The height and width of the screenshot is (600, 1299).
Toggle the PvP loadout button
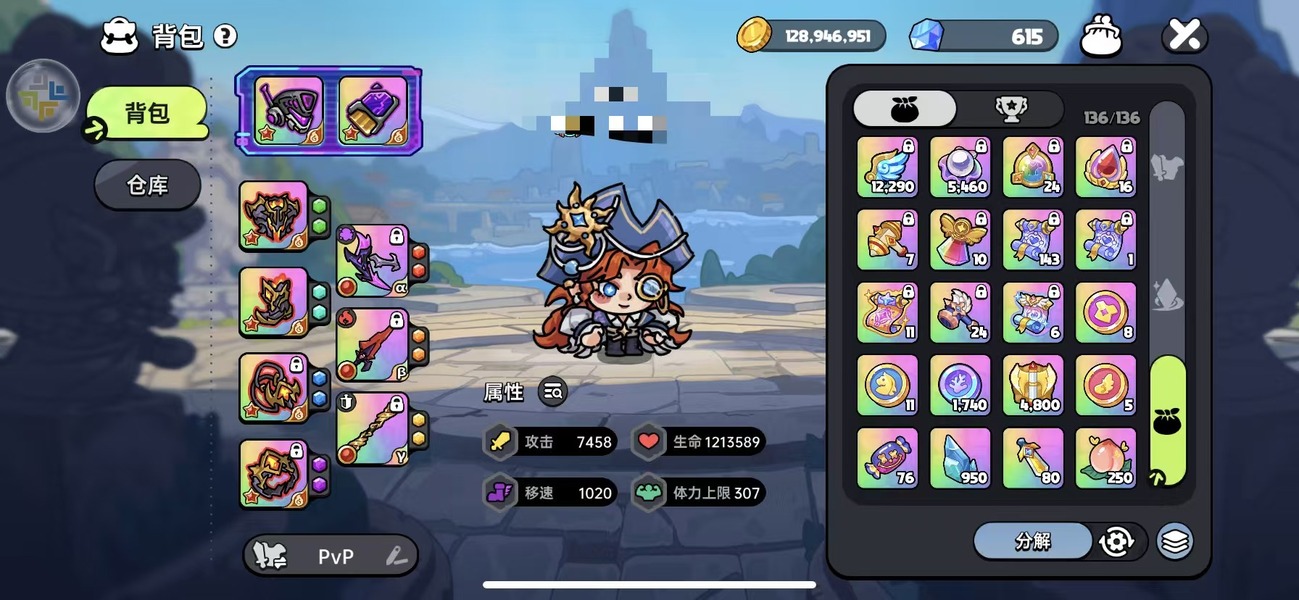coord(330,556)
